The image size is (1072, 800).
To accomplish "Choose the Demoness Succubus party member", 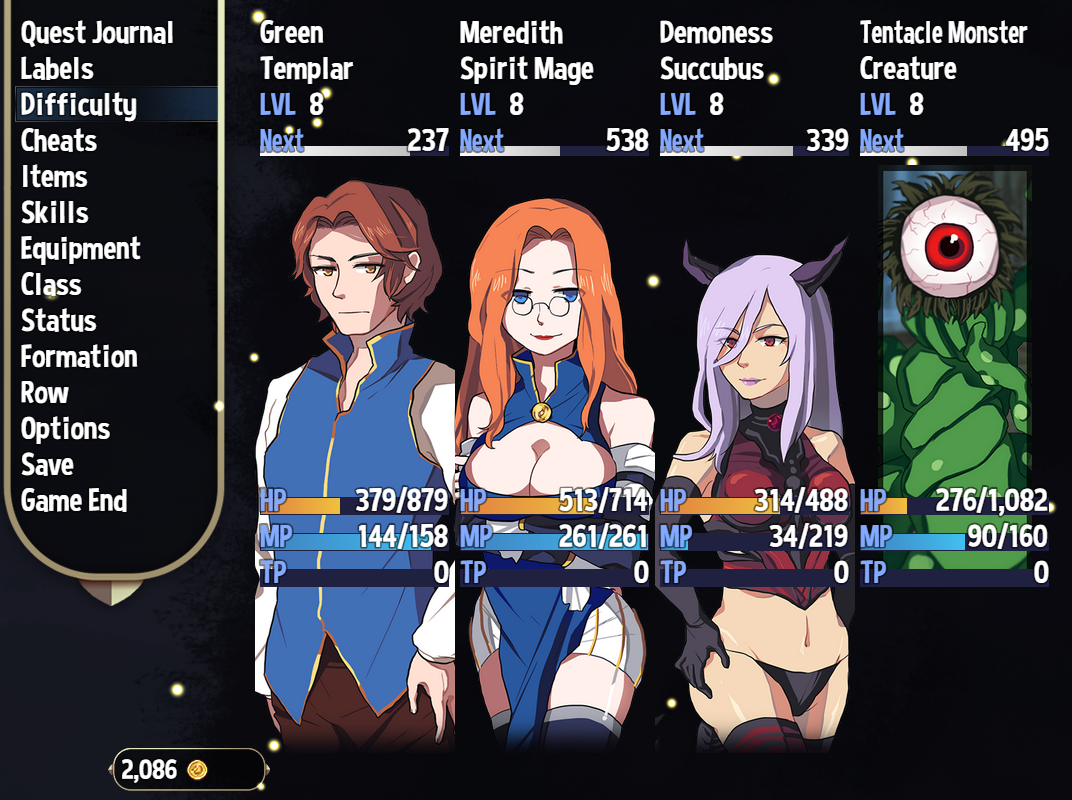I will pyautogui.click(x=754, y=400).
